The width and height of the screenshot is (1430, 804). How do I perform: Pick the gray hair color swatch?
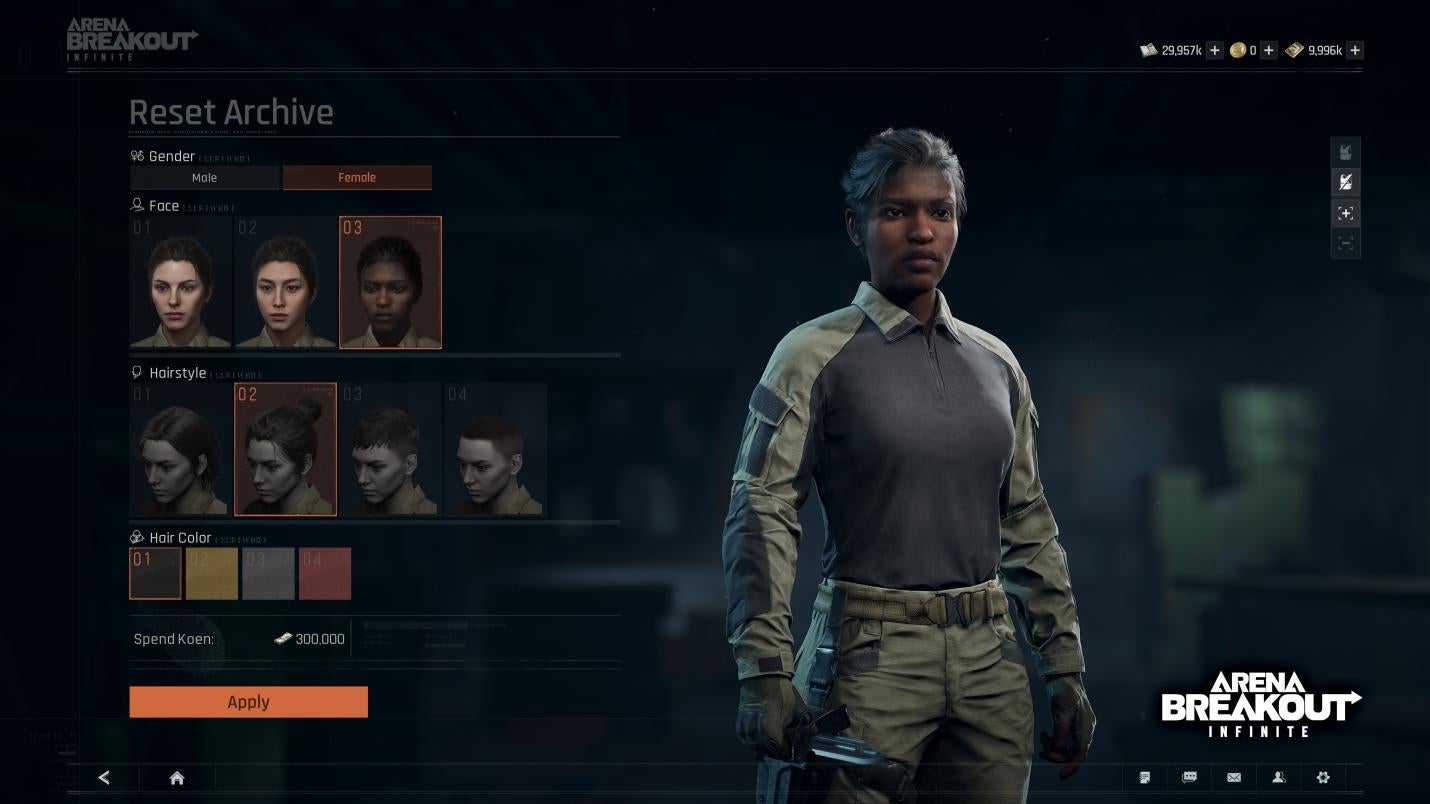(268, 573)
